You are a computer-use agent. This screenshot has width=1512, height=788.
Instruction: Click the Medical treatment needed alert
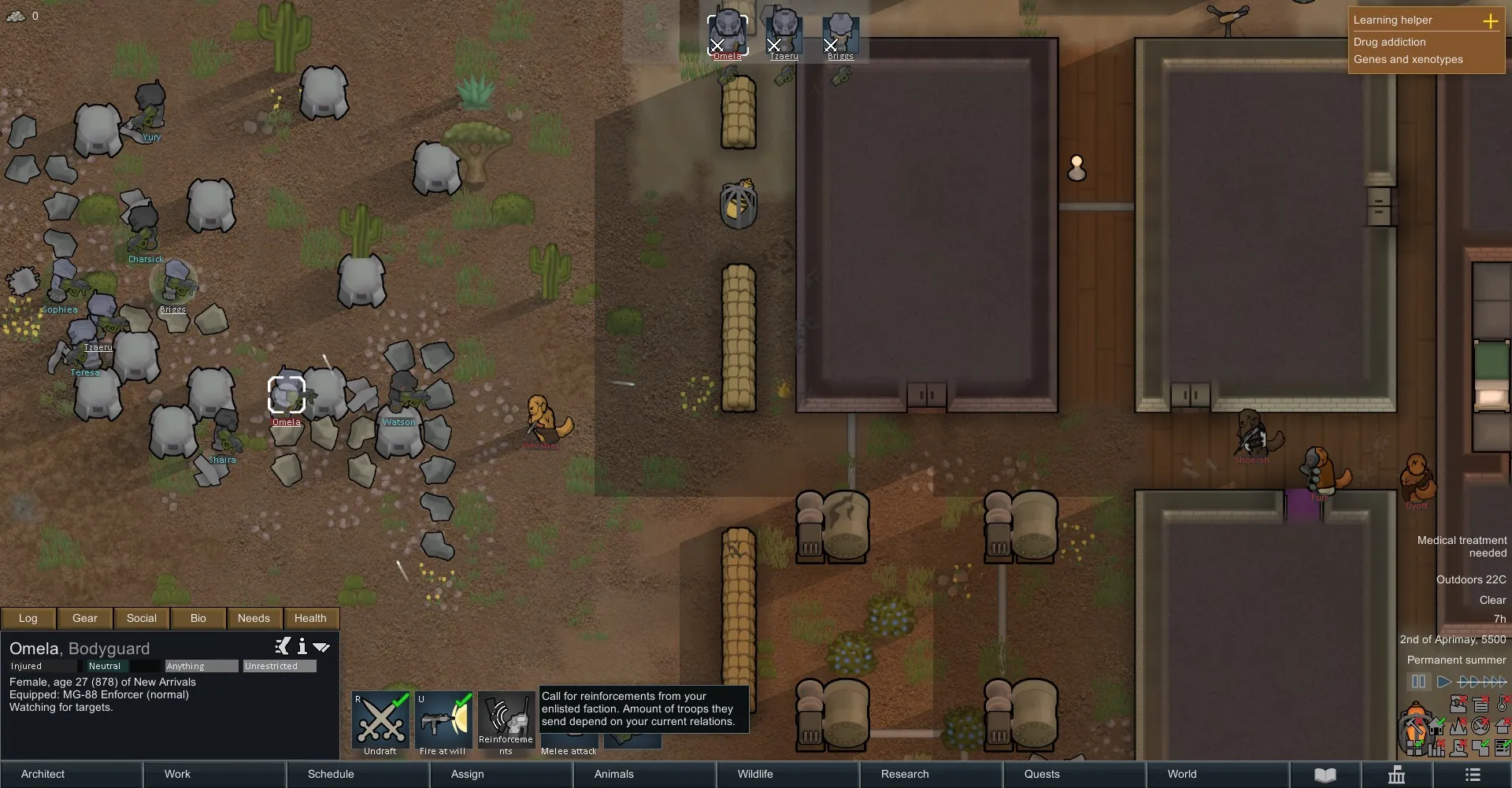click(x=1462, y=546)
